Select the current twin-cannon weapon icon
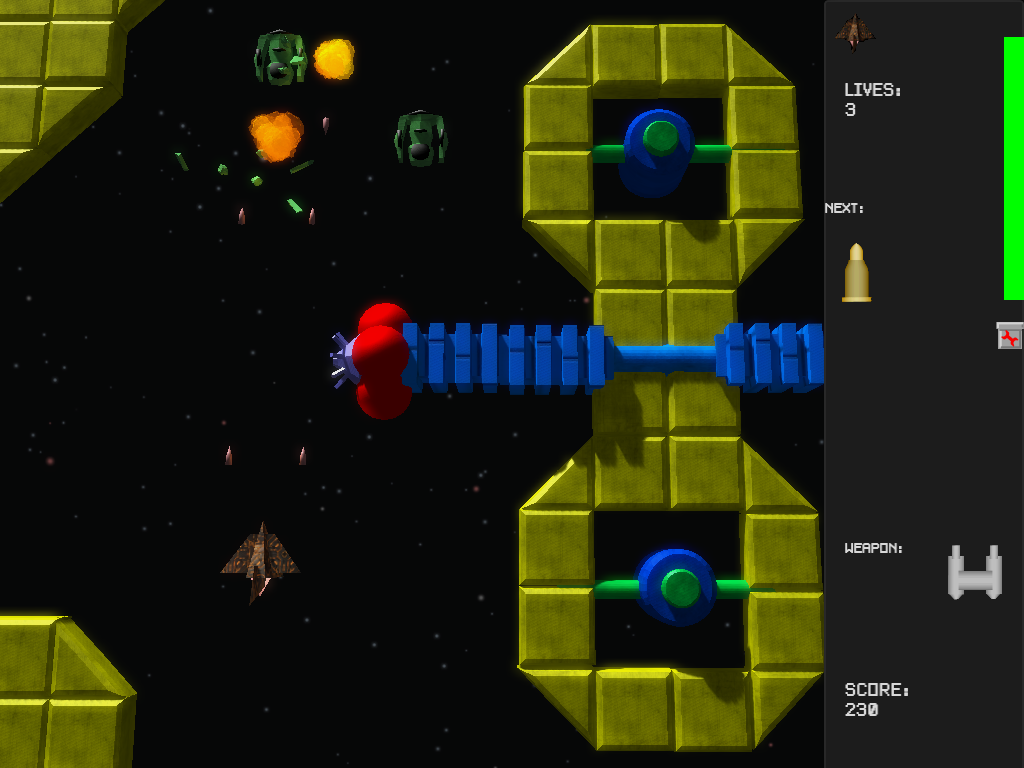This screenshot has height=768, width=1024. pyautogui.click(x=974, y=573)
